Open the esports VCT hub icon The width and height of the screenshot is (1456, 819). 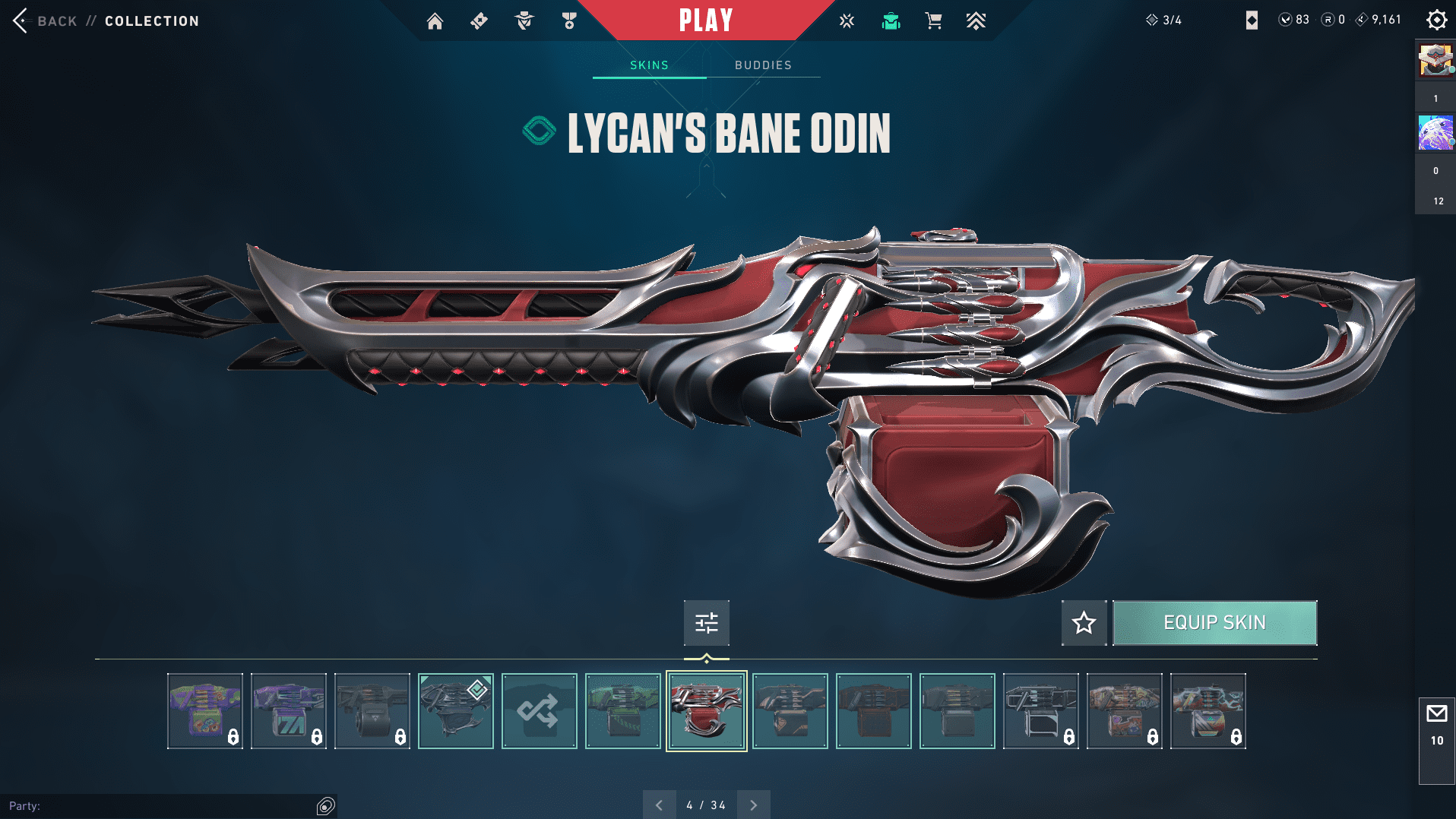coord(847,21)
